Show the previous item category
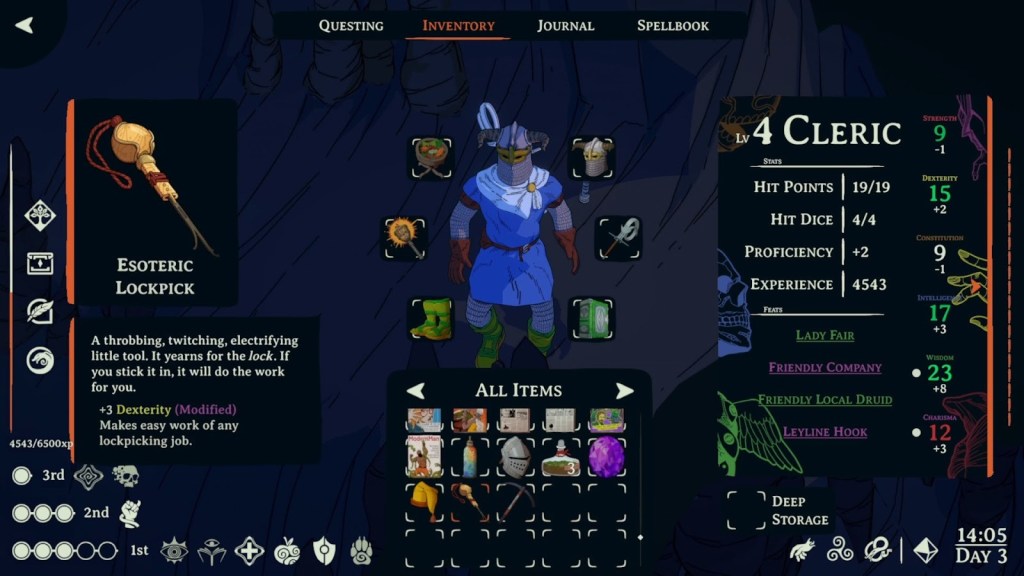 click(415, 391)
